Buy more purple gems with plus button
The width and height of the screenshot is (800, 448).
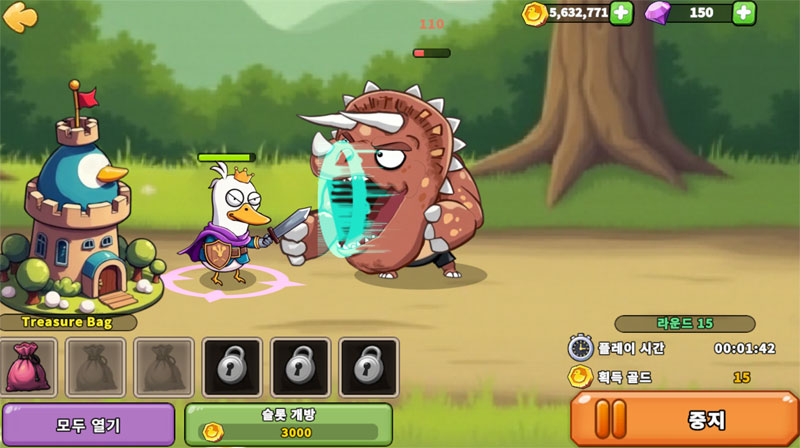point(744,13)
